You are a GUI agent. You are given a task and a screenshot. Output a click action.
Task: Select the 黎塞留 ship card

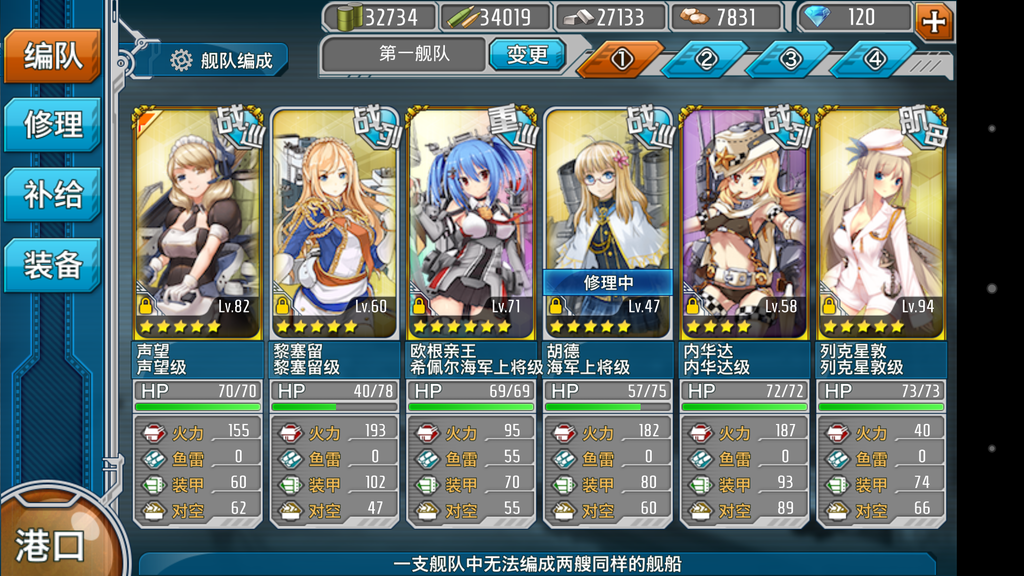coord(334,230)
